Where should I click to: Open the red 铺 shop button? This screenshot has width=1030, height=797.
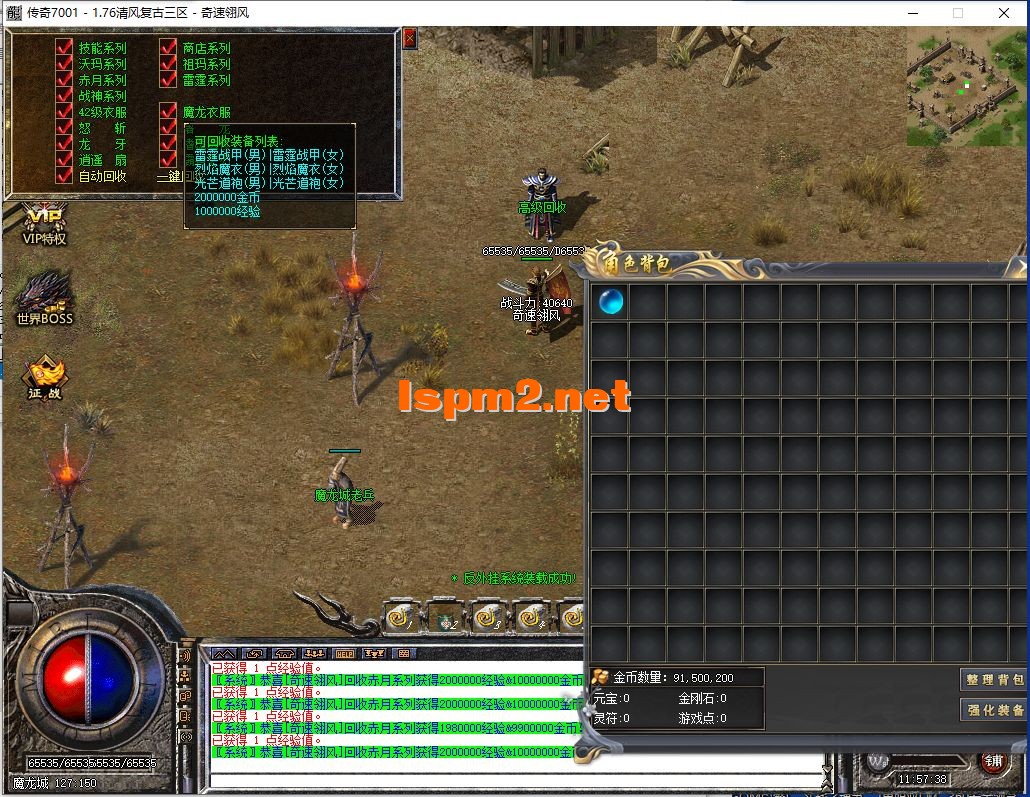[x=994, y=761]
